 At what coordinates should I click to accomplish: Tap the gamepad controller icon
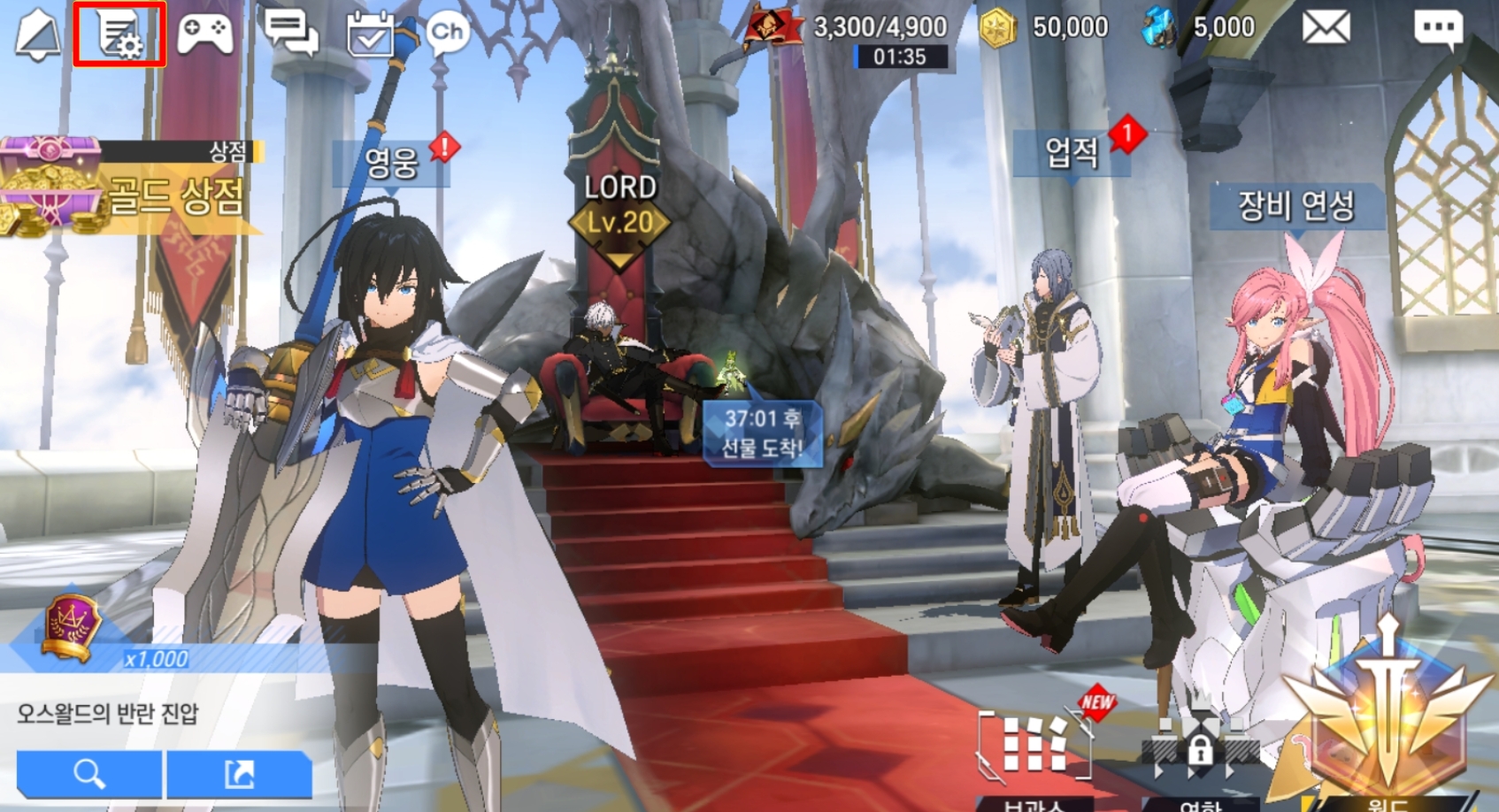pos(205,34)
